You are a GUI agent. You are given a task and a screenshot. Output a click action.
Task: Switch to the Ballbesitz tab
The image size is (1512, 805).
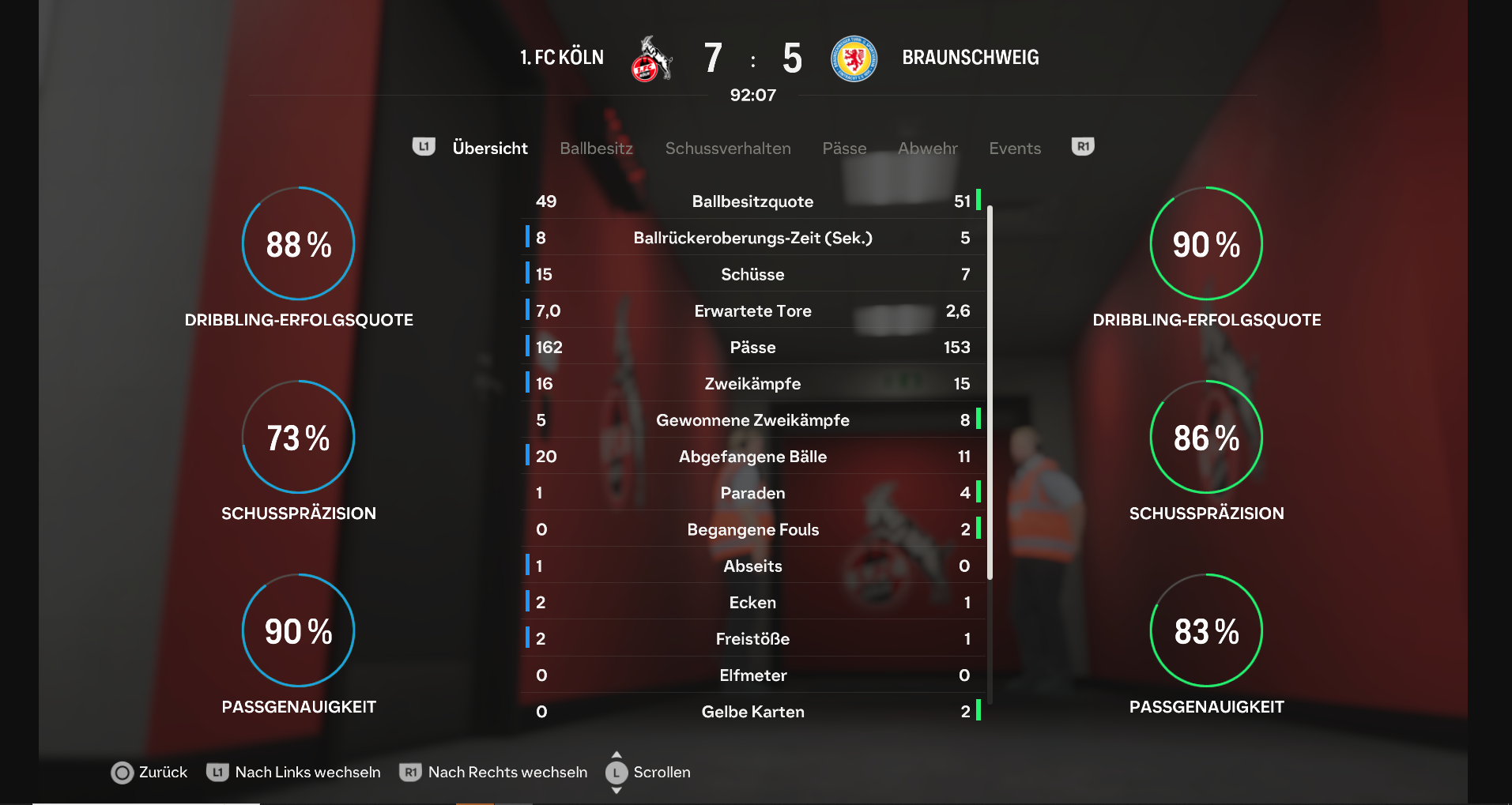click(x=596, y=149)
